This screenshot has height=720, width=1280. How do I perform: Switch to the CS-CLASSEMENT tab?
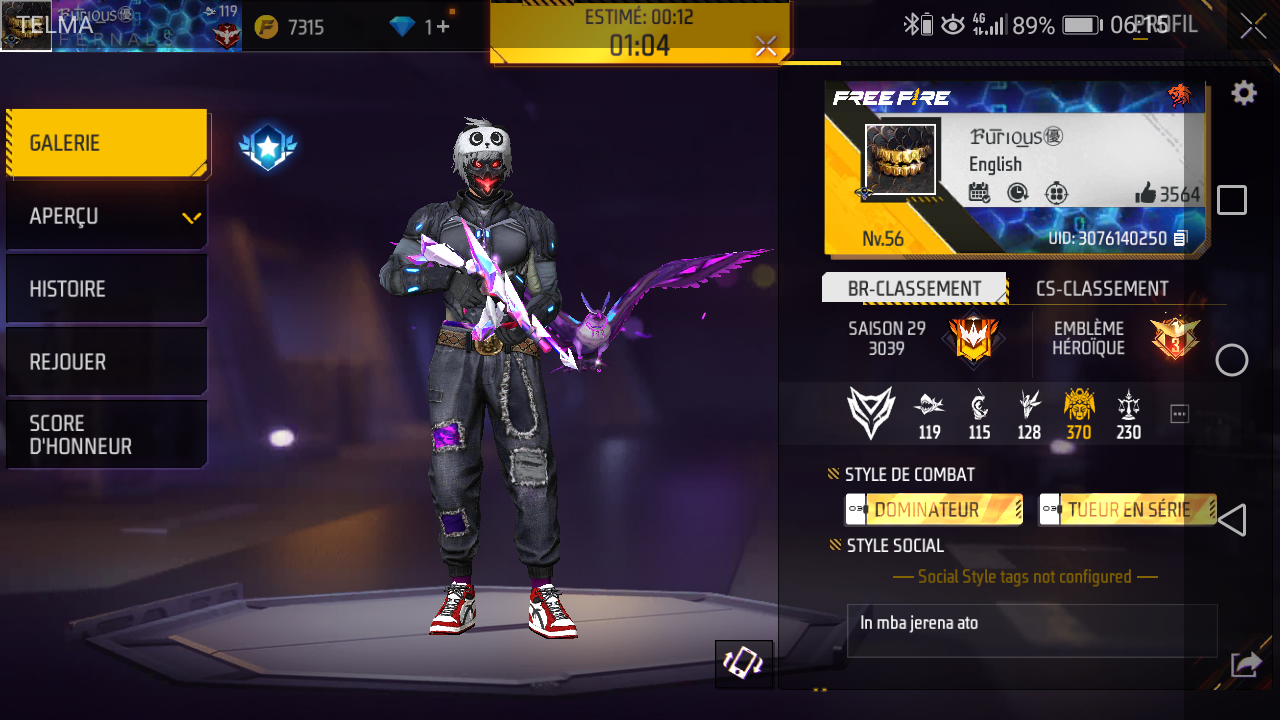click(1102, 289)
